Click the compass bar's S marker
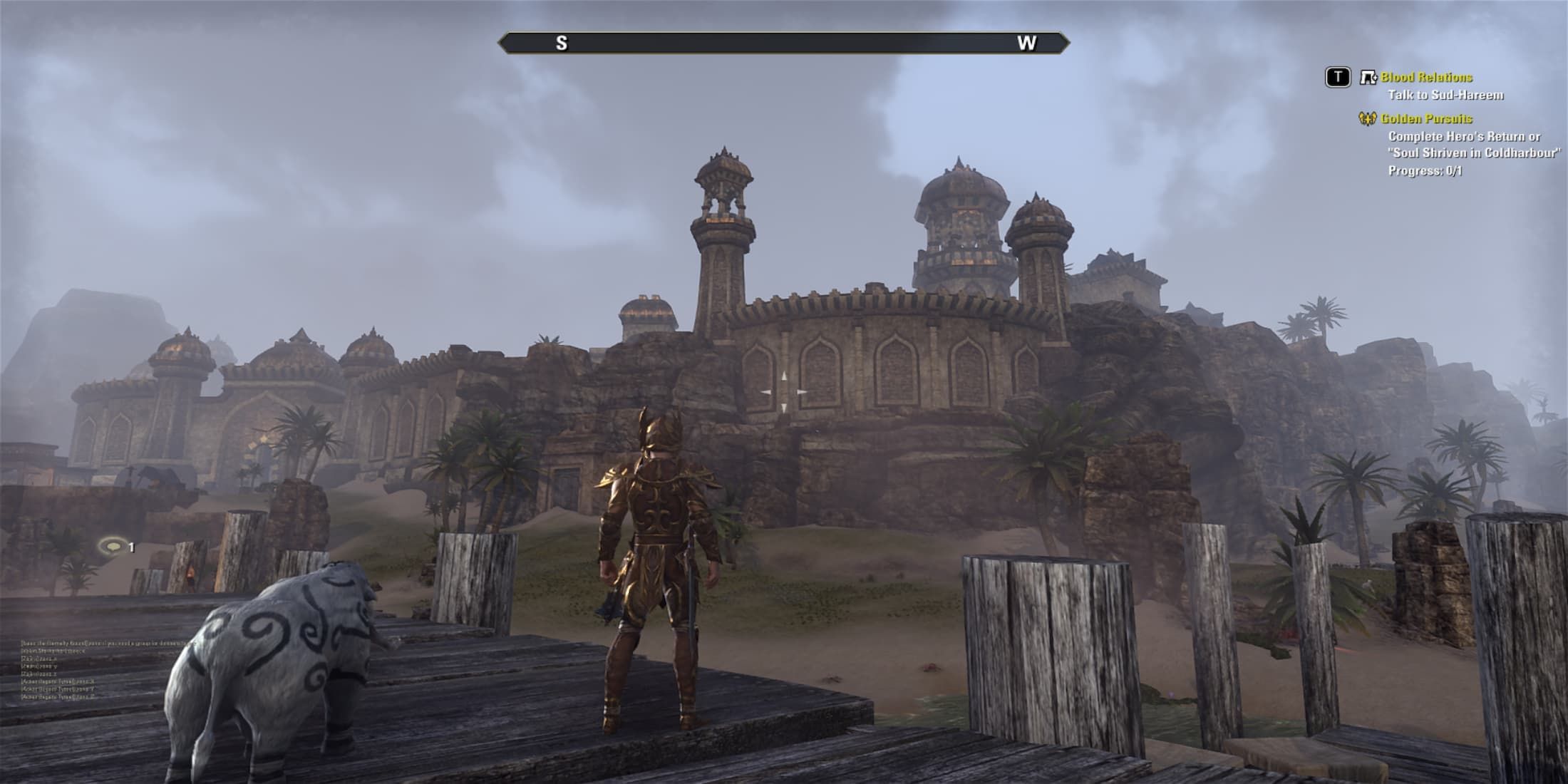This screenshot has height=784, width=1568. tap(562, 43)
